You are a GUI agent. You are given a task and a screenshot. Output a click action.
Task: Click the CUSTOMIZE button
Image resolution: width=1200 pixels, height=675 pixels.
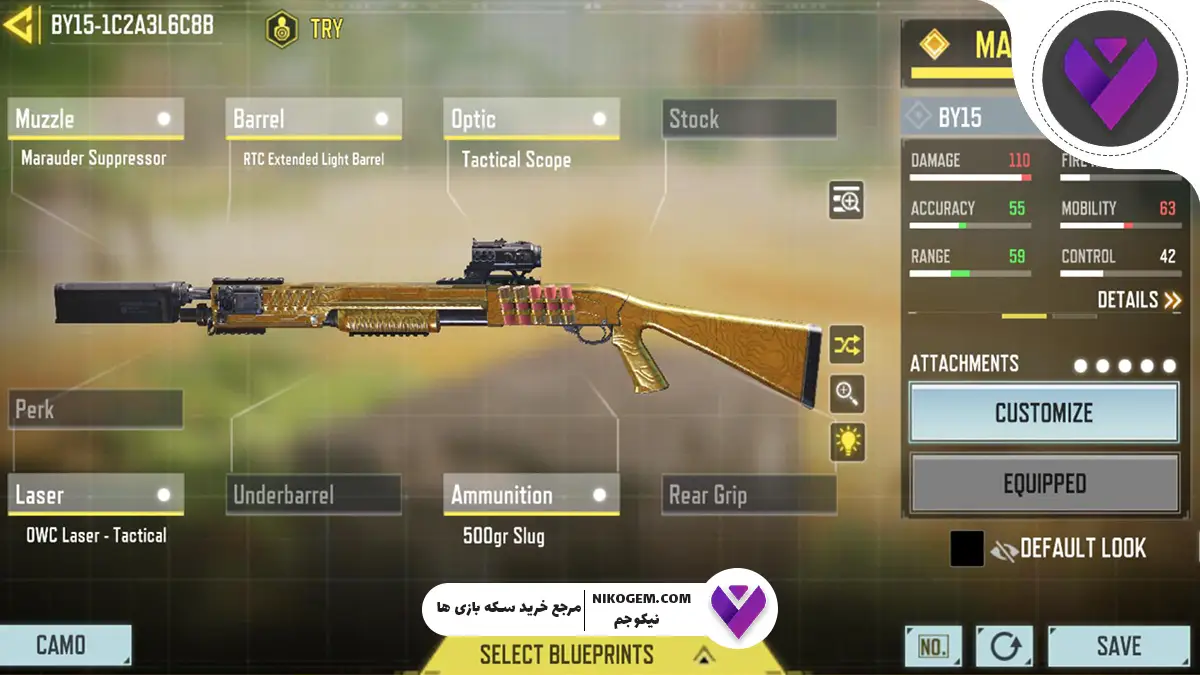(1043, 413)
